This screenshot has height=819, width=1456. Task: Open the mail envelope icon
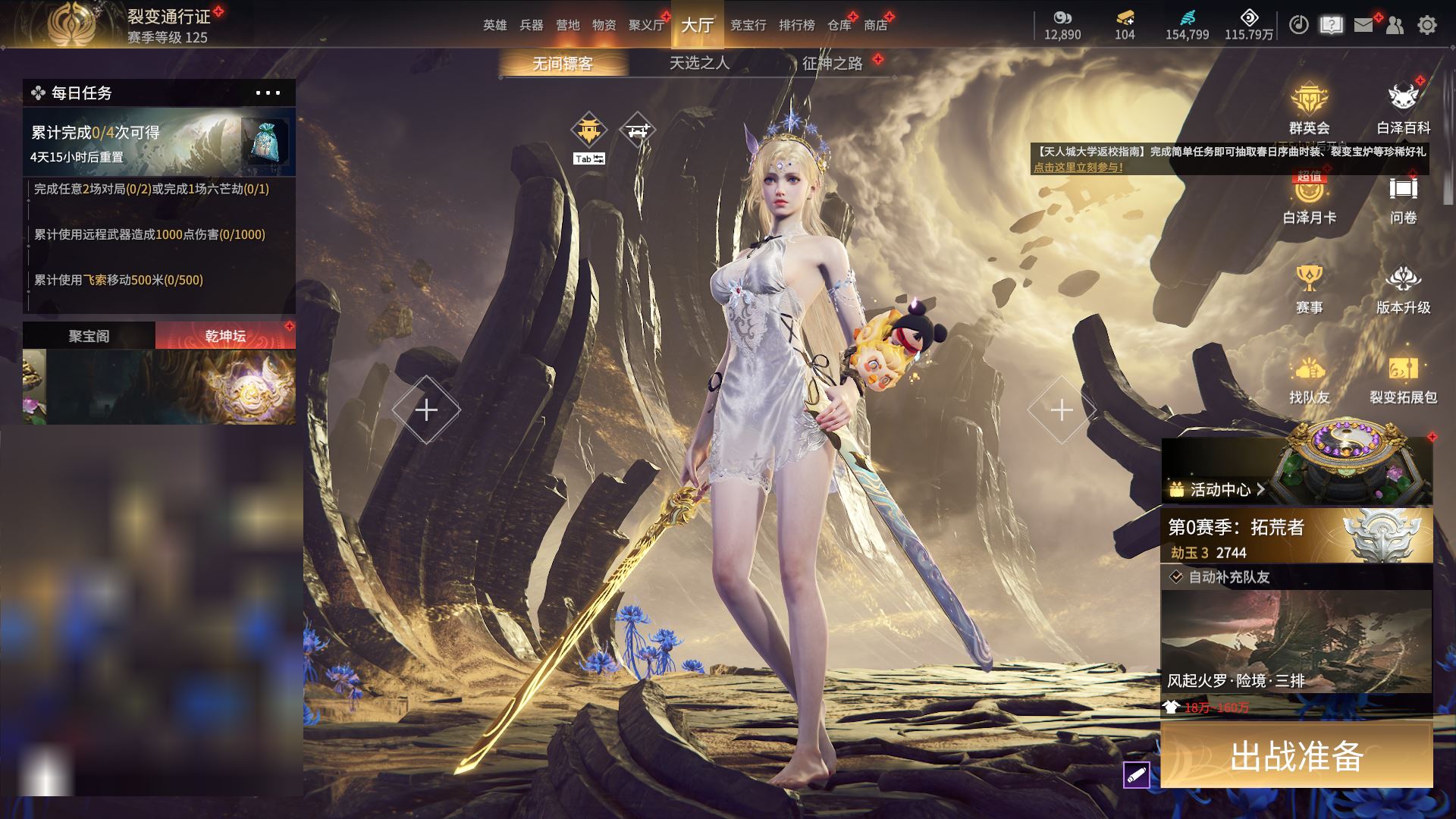[x=1363, y=25]
